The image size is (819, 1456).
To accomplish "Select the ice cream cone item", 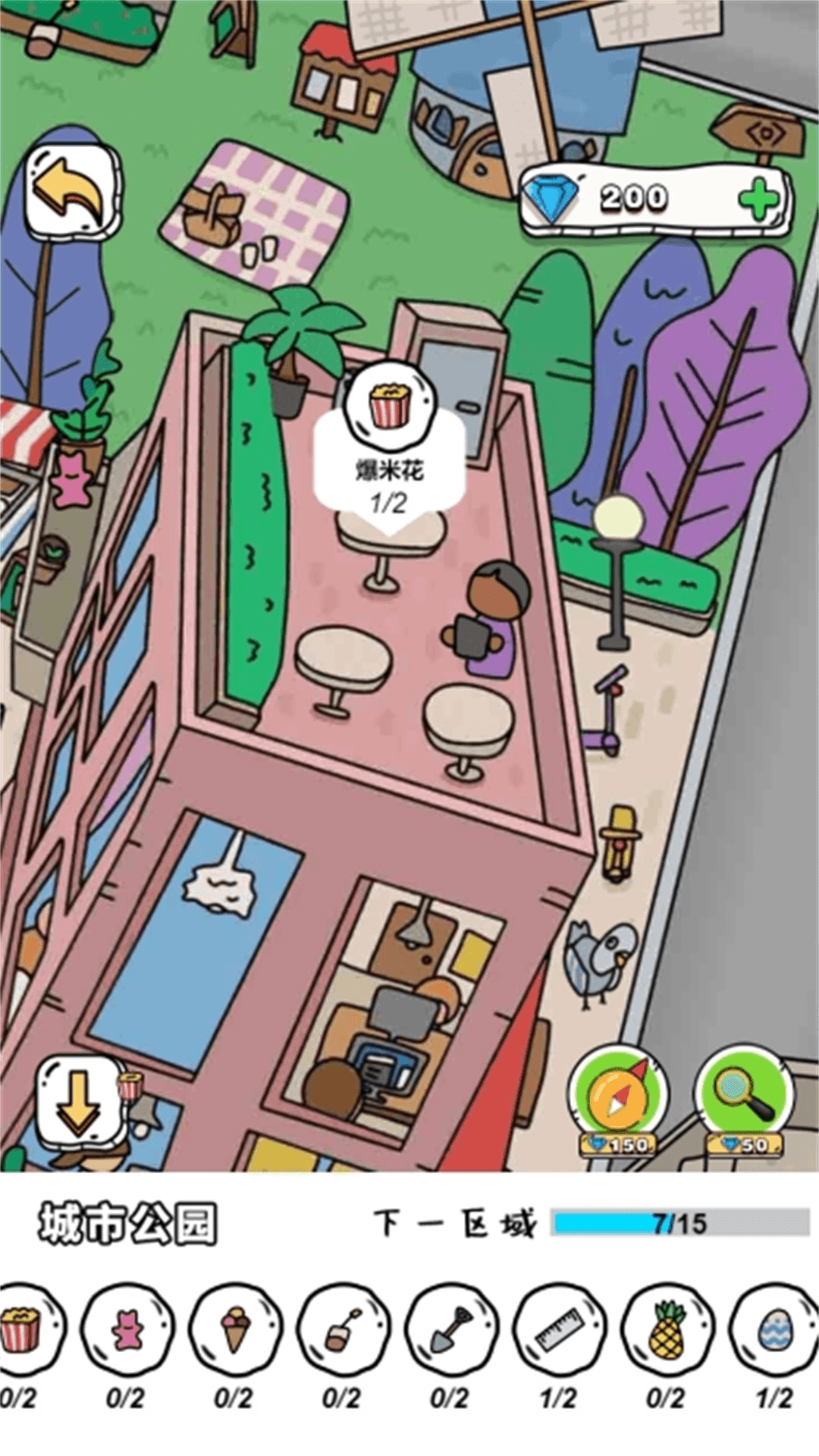I will pos(235,1329).
